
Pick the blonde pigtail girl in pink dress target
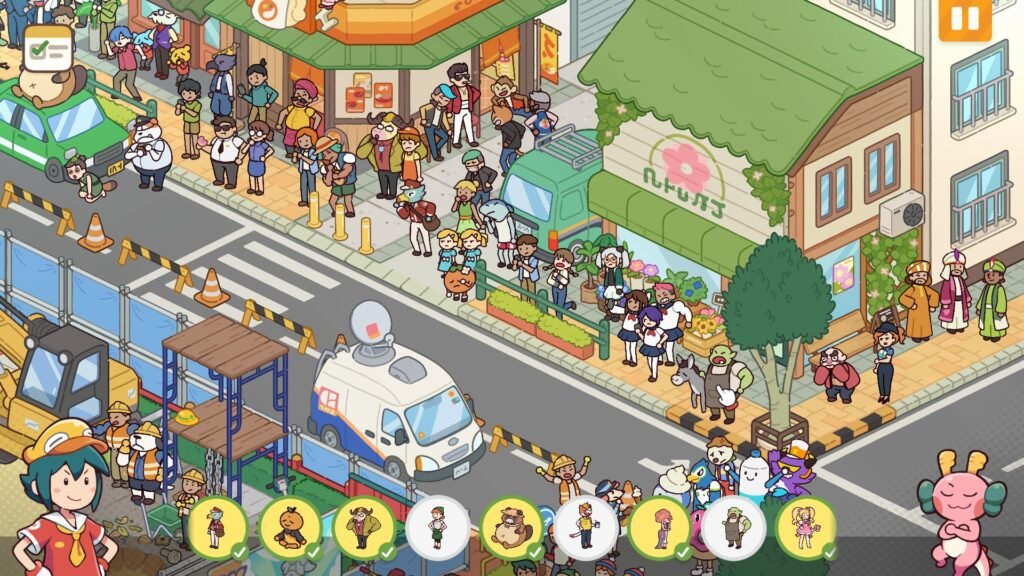pos(806,527)
